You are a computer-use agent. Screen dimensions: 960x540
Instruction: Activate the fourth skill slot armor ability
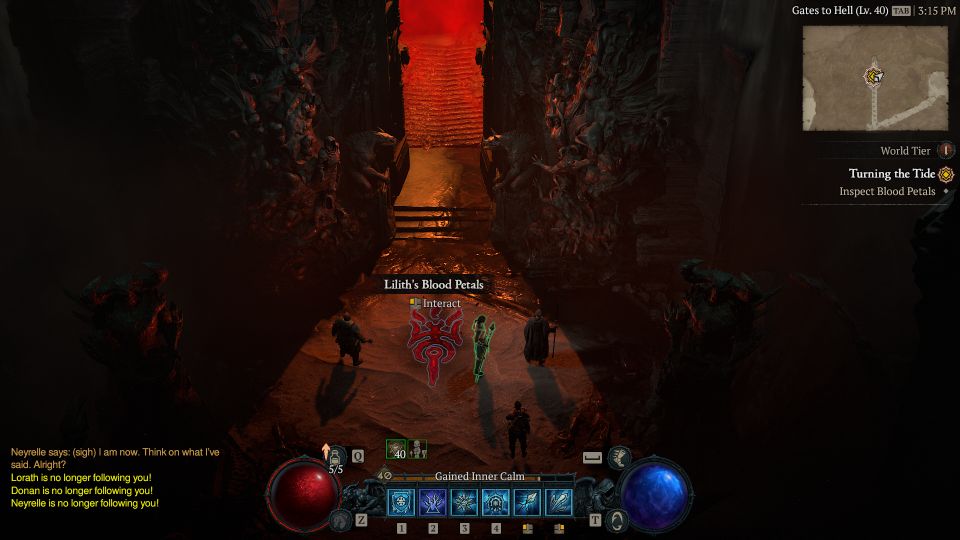point(496,502)
